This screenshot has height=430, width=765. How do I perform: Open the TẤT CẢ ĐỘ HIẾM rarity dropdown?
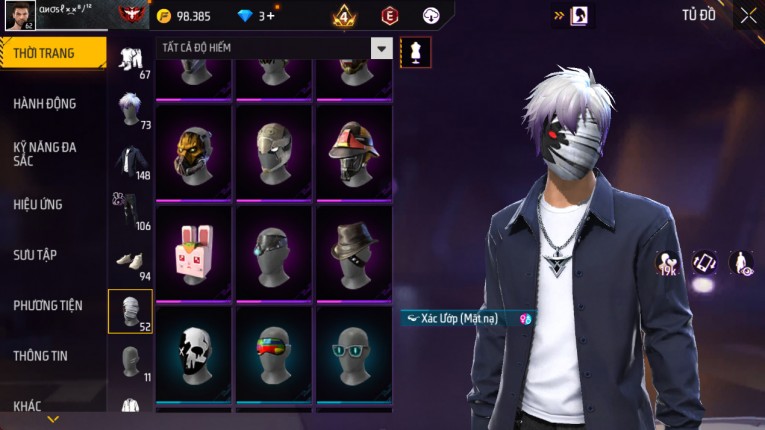[381, 48]
